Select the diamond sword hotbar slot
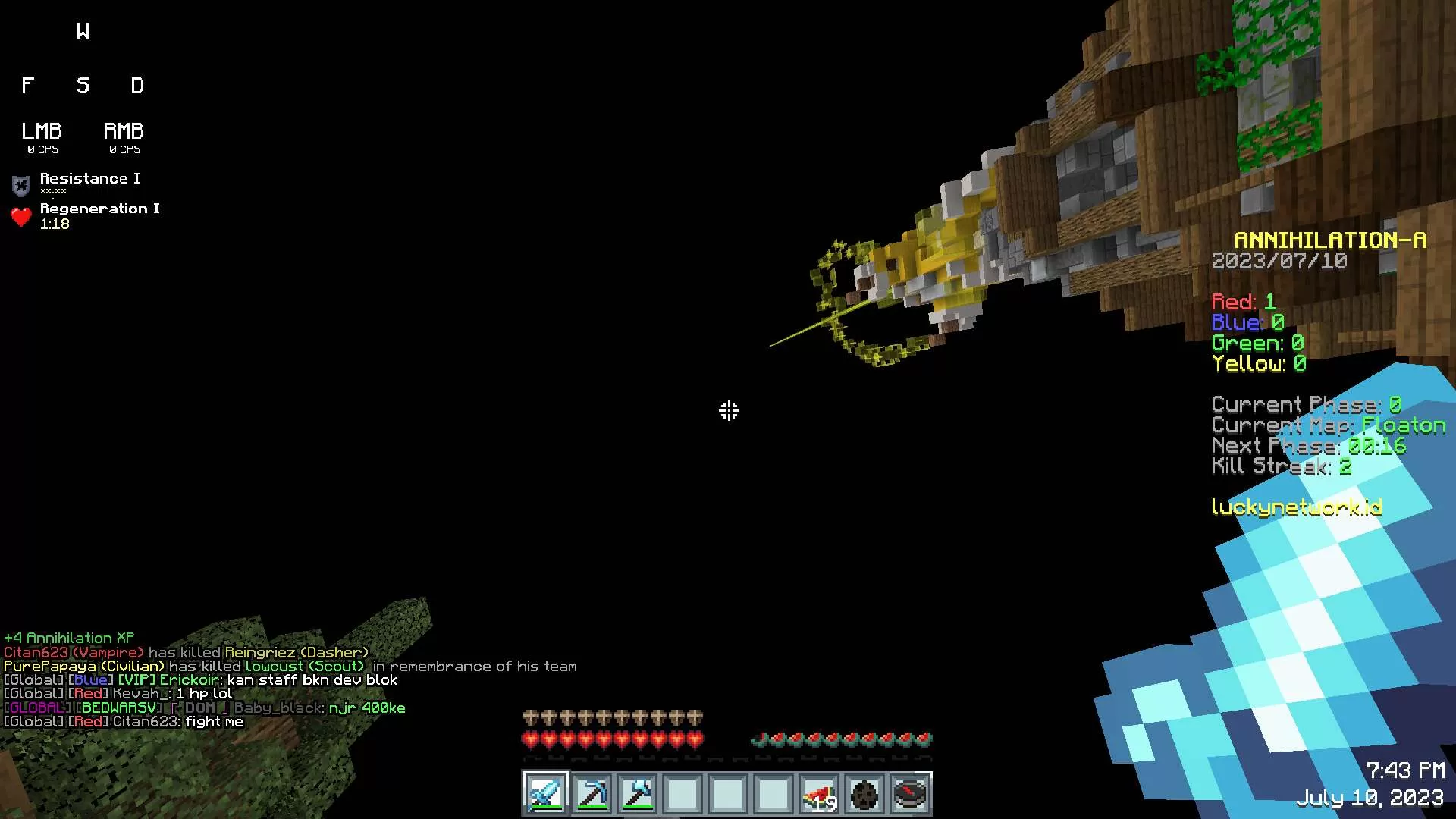Viewport: 1456px width, 819px height. point(545,794)
